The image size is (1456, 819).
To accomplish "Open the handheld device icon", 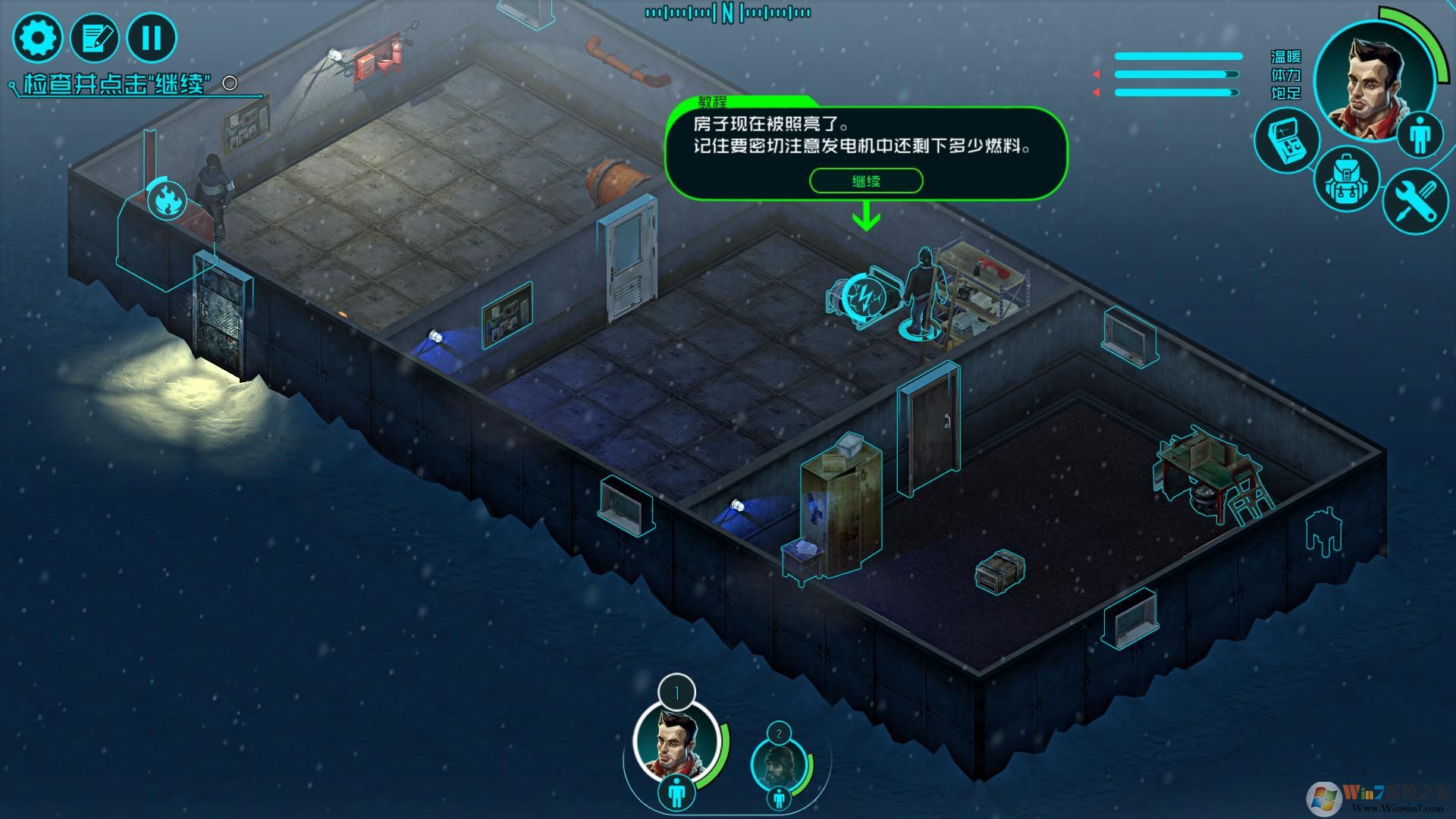I will tap(1286, 140).
